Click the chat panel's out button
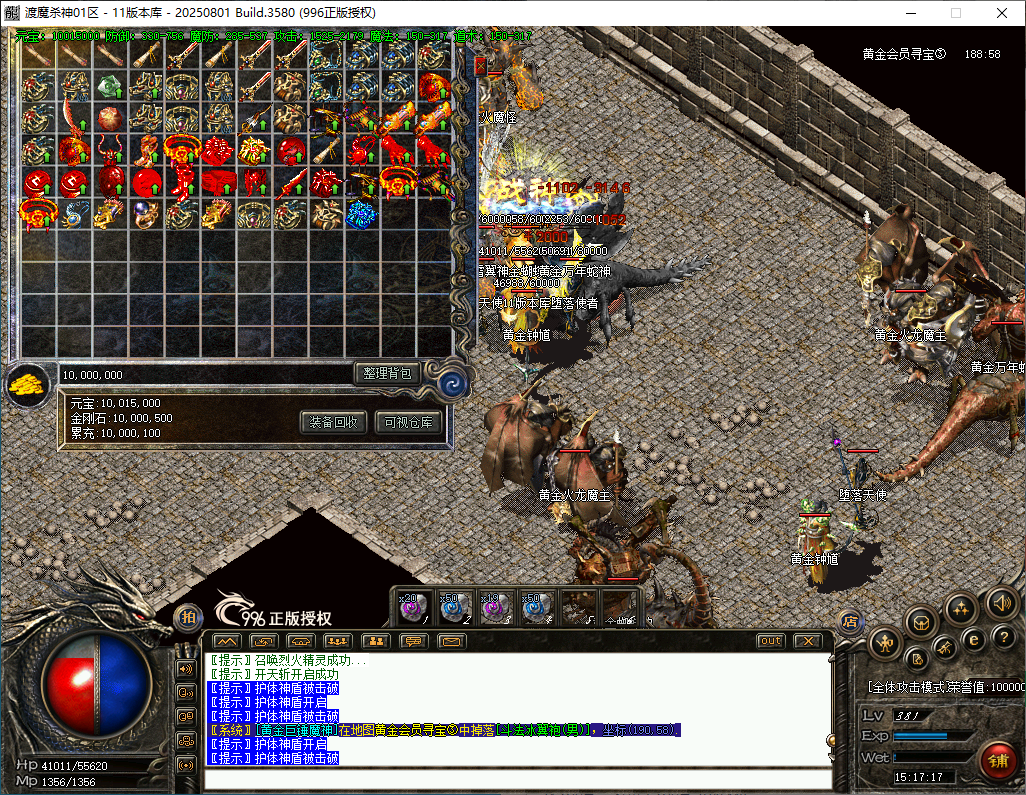This screenshot has height=795, width=1026. tap(770, 641)
